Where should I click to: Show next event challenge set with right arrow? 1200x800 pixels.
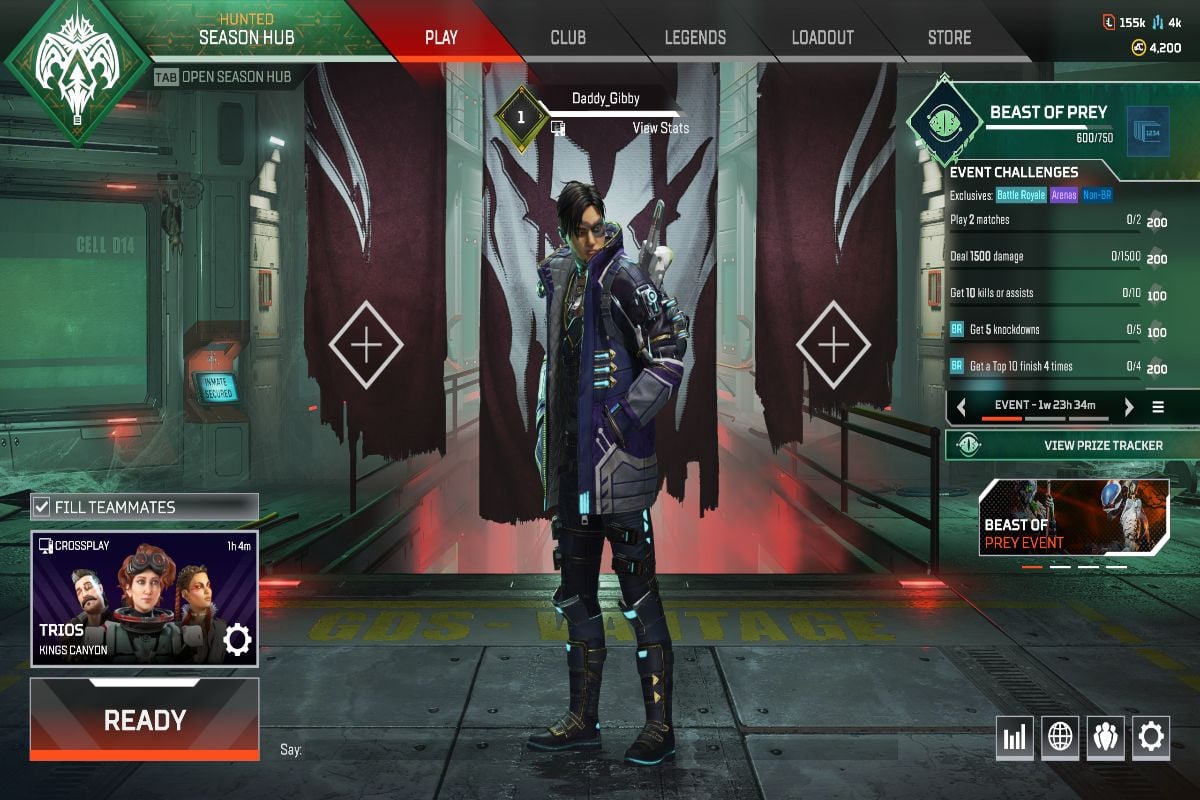[1129, 407]
